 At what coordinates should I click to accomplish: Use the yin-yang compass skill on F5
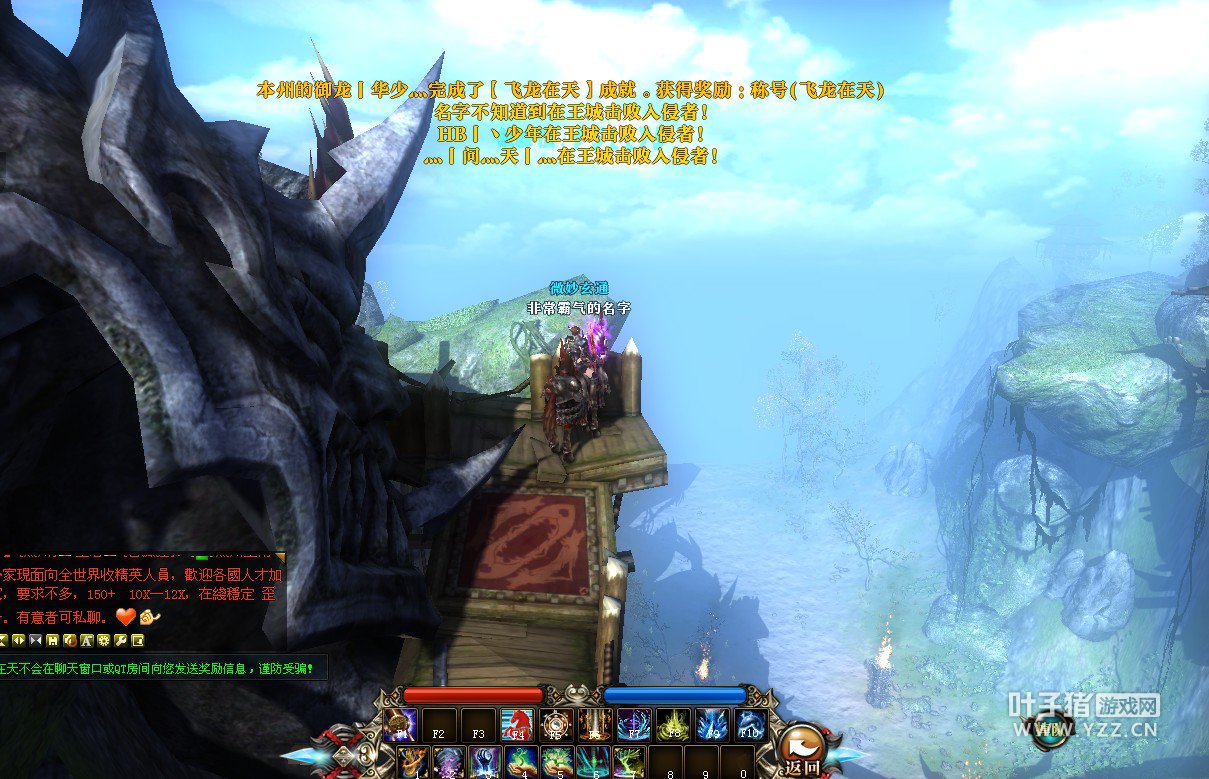555,724
